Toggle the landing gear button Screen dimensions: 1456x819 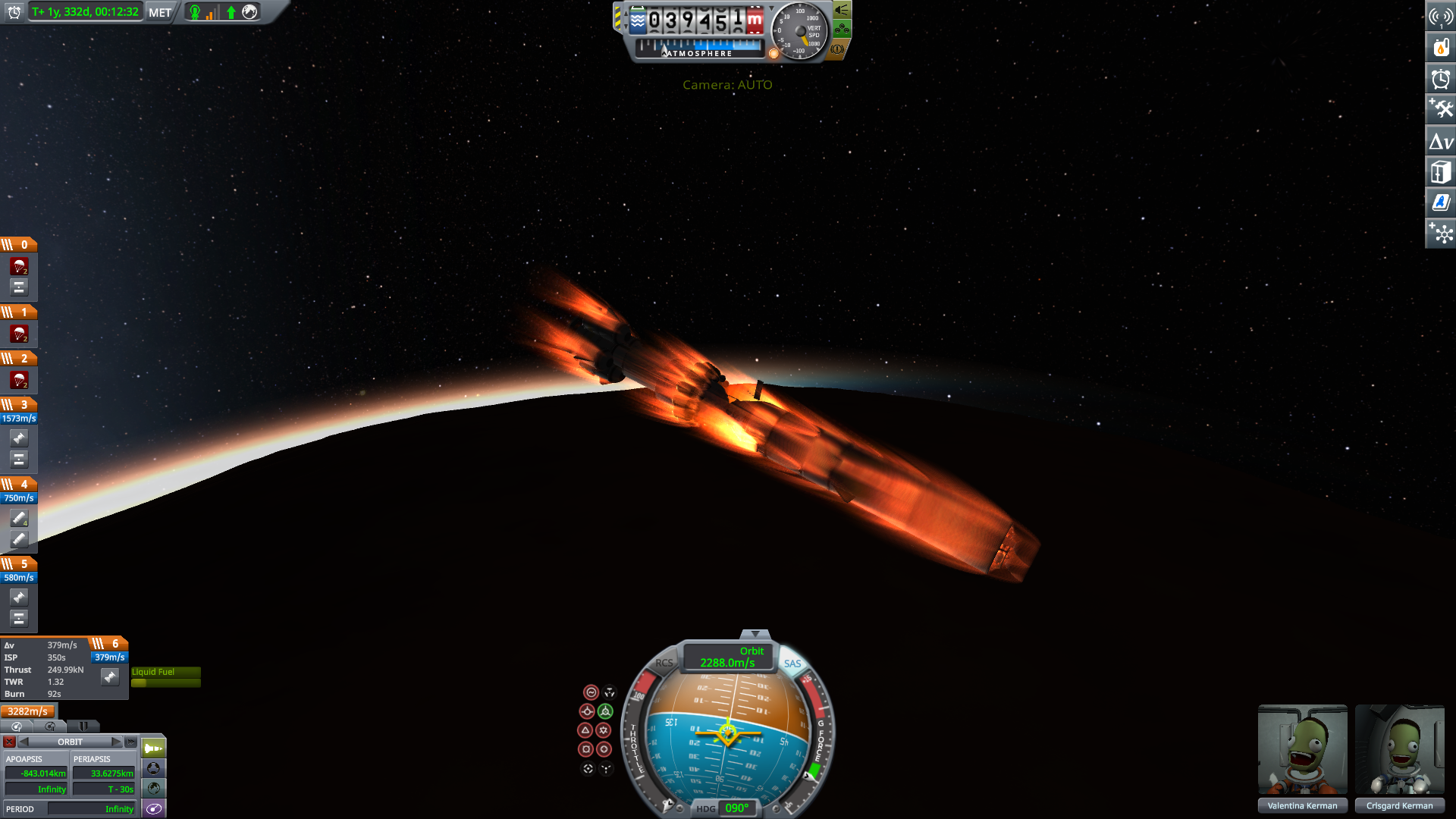click(842, 30)
